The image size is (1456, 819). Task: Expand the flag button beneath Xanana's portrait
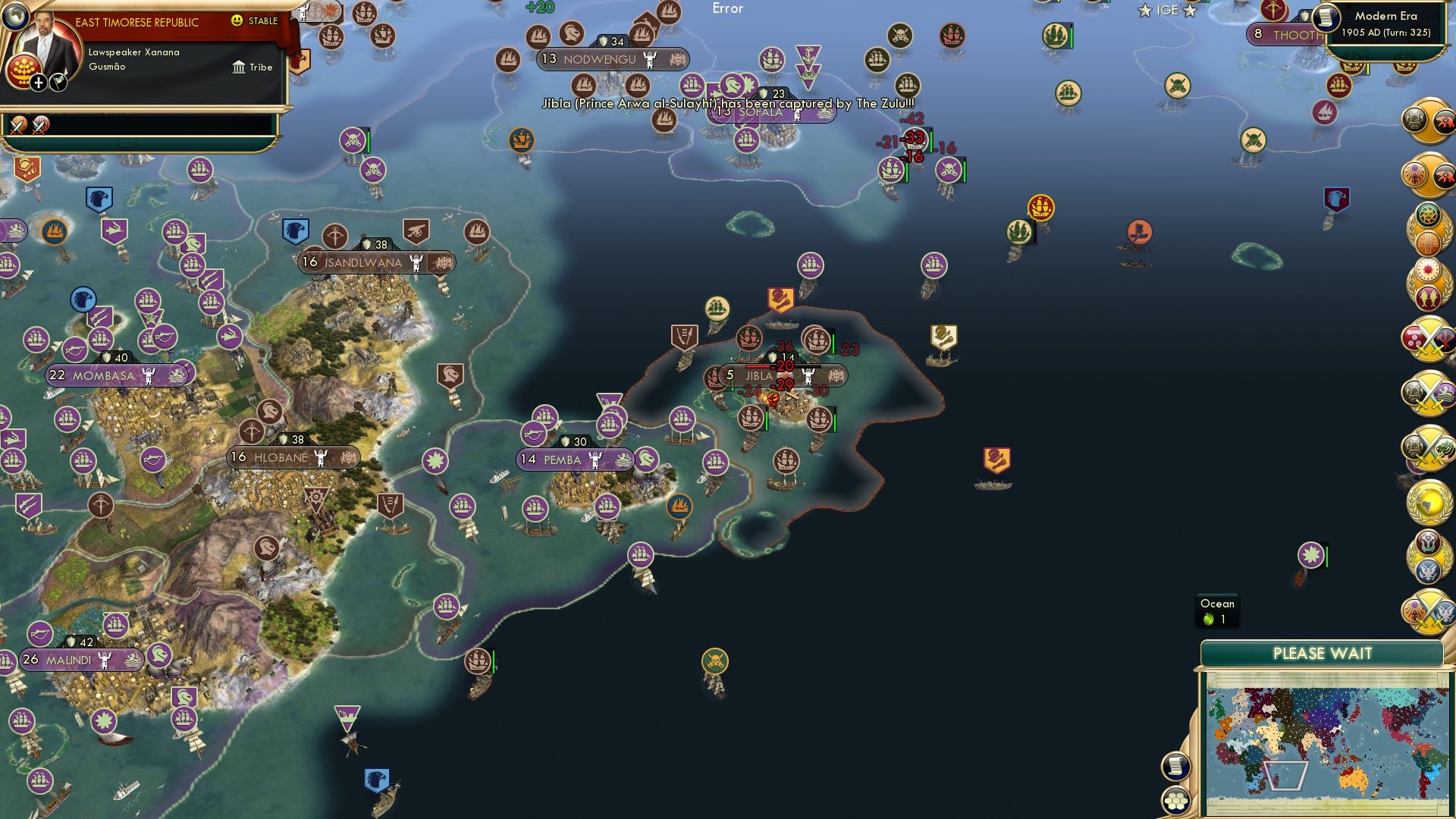pos(58,83)
